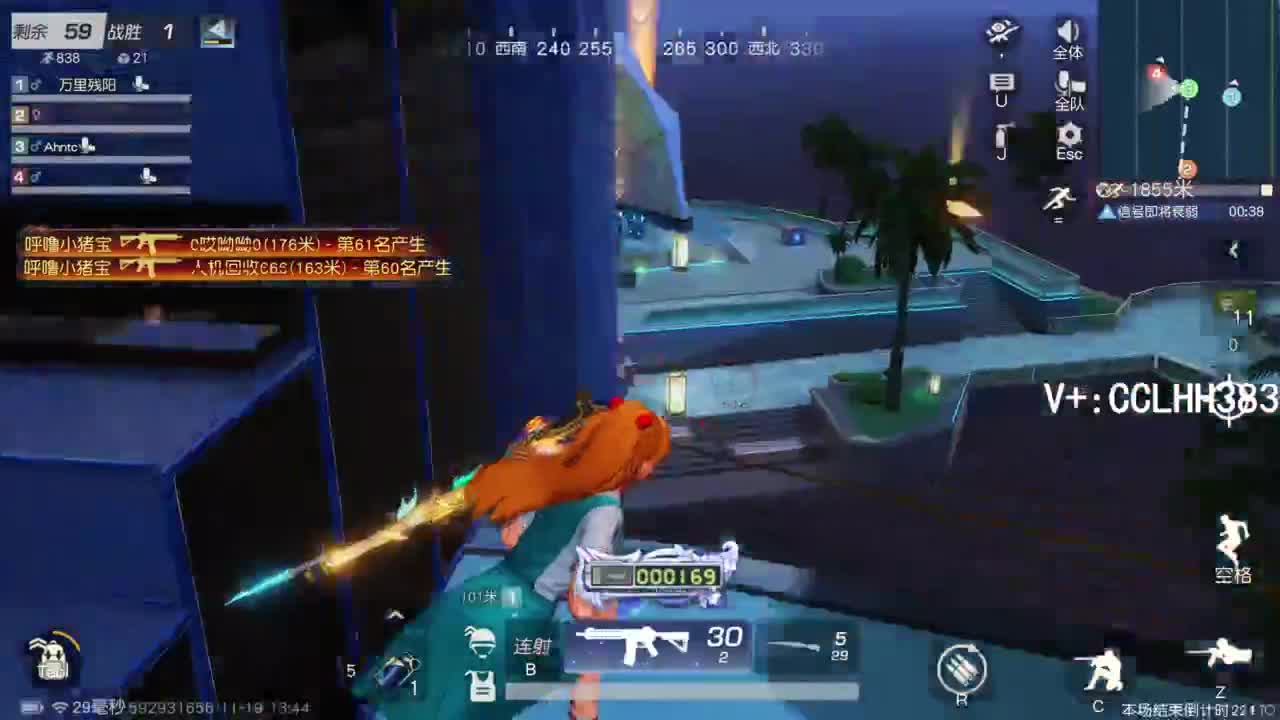
Task: Reload with the R bullets icon
Action: point(964,665)
